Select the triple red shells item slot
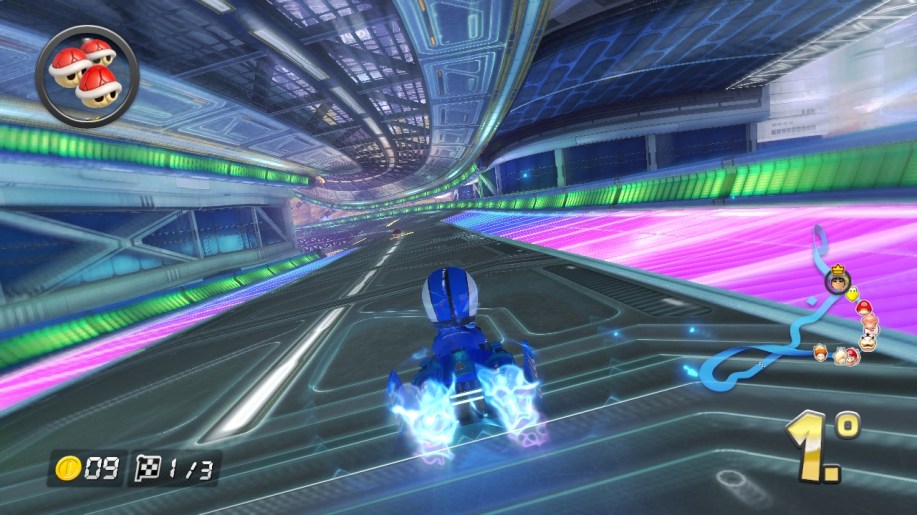Image resolution: width=917 pixels, height=515 pixels. point(87,75)
